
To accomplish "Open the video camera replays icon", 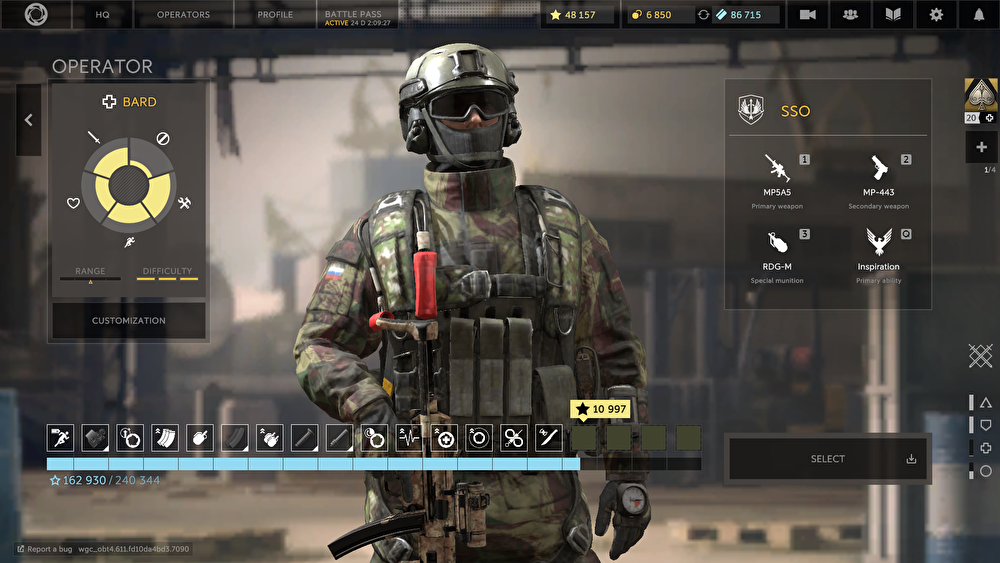I will point(808,15).
